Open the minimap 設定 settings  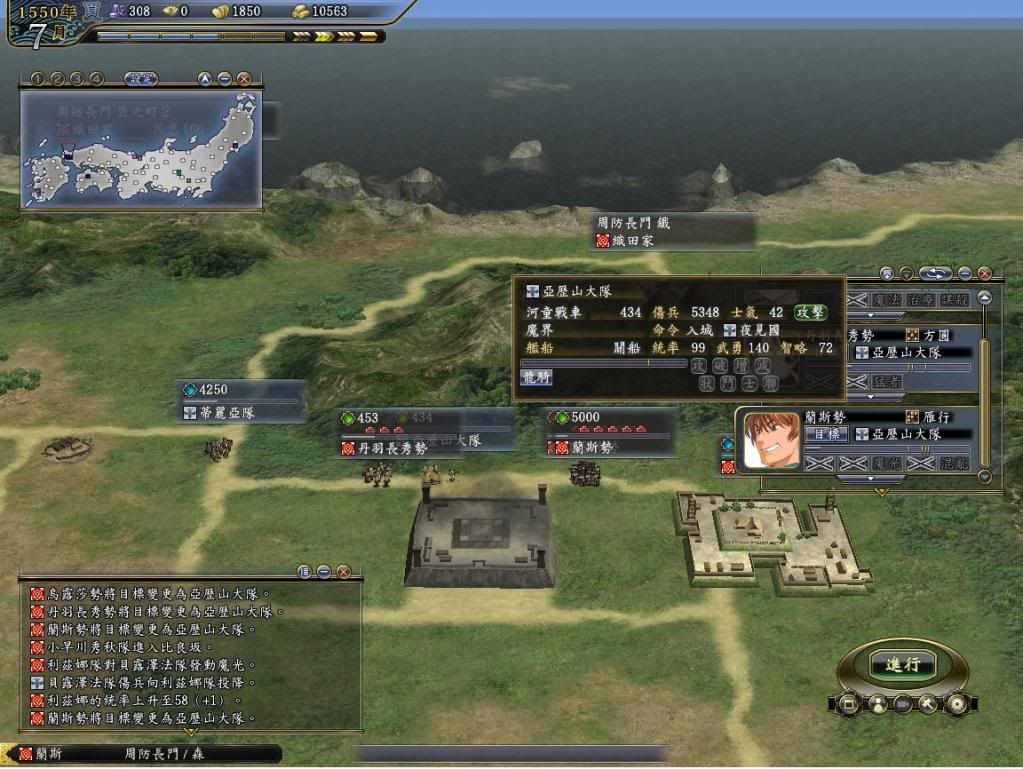click(140, 78)
